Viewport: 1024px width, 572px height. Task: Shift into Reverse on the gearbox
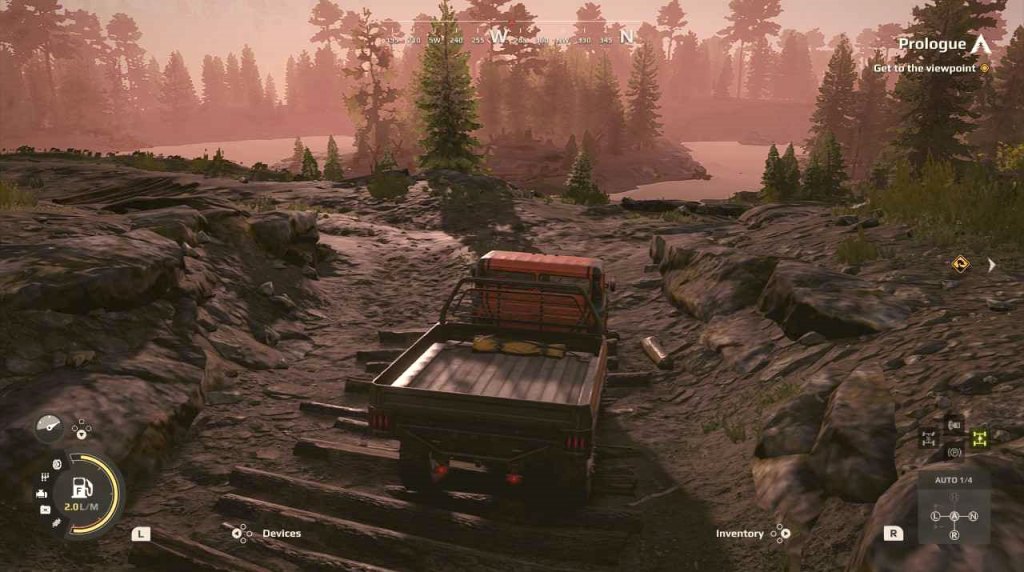point(954,535)
